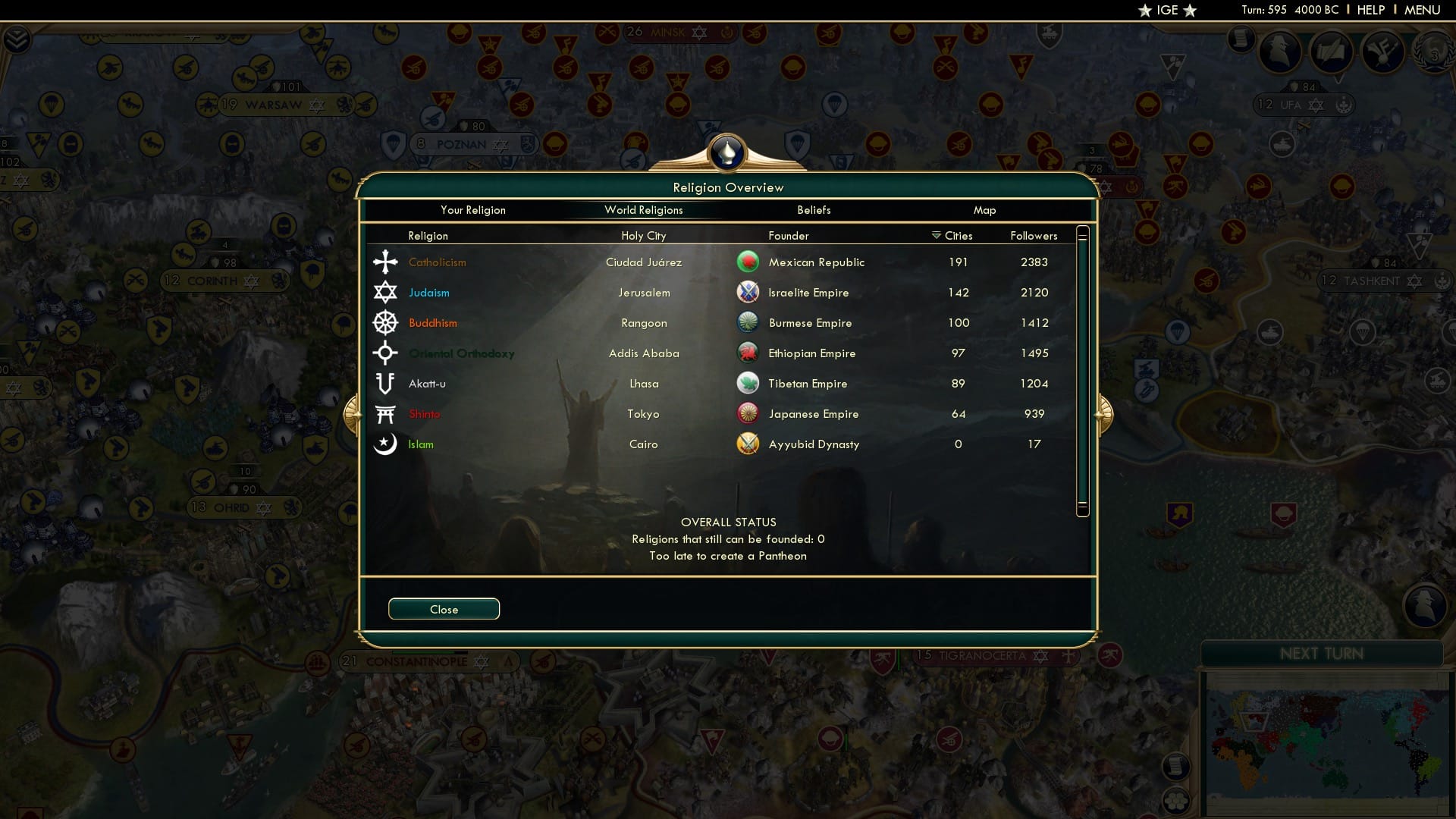
Task: Click the NEXT TURN button
Action: (x=1323, y=654)
